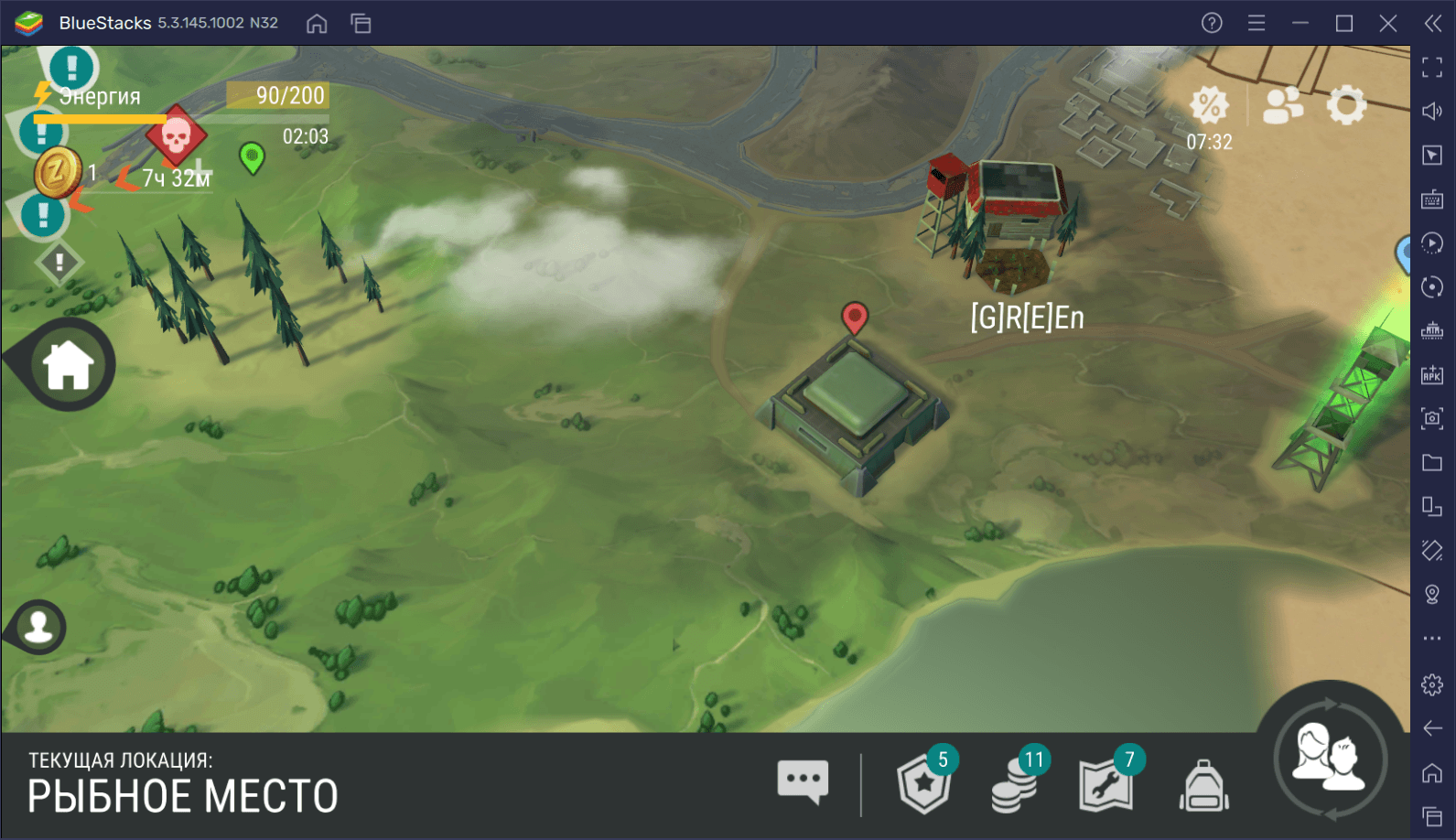Open the topmost teal exclamation alert

coord(70,67)
